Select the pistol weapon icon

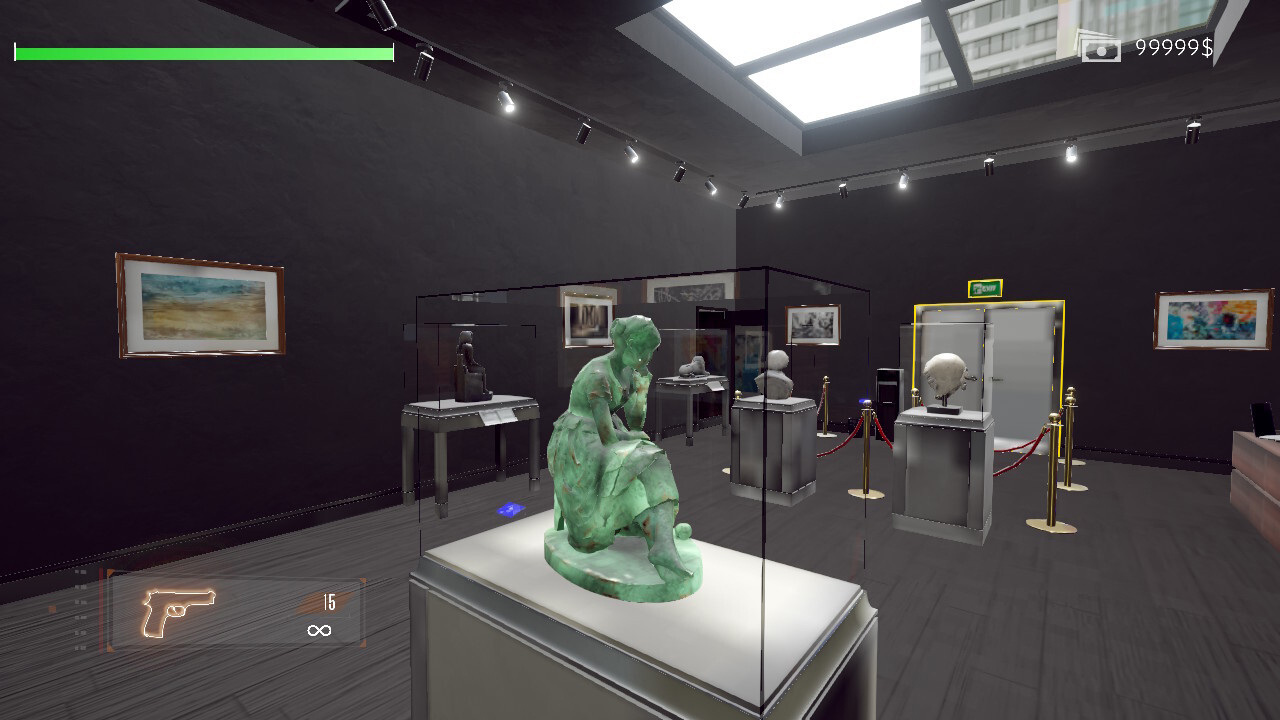coord(178,610)
